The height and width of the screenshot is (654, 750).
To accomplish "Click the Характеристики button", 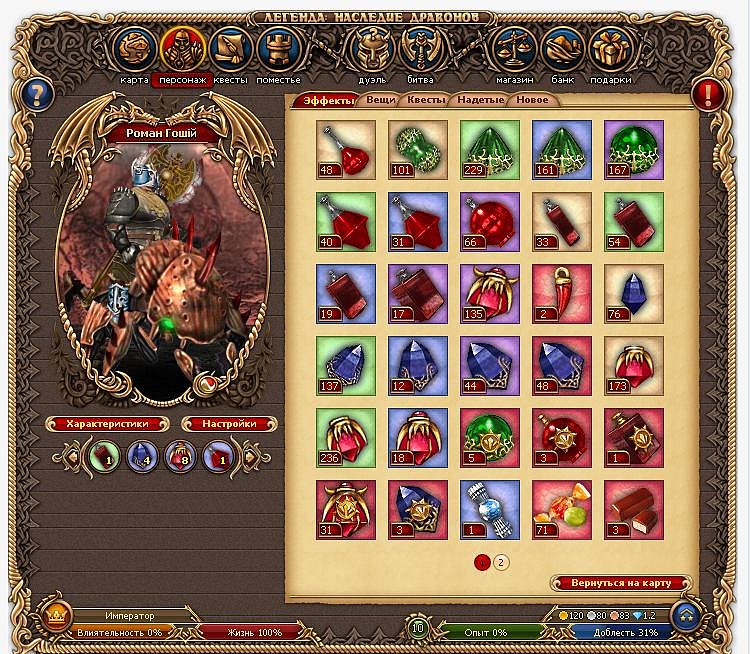I will (x=107, y=424).
